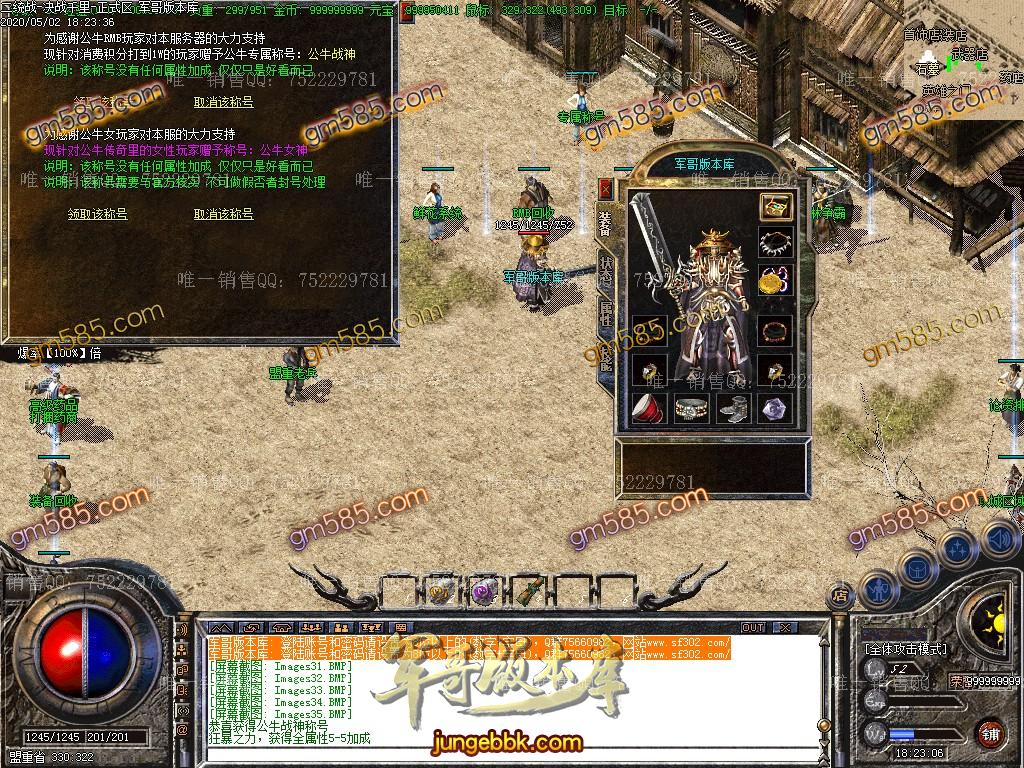Switch to the 装备 equipment tab
1024x768 pixels.
(605, 222)
